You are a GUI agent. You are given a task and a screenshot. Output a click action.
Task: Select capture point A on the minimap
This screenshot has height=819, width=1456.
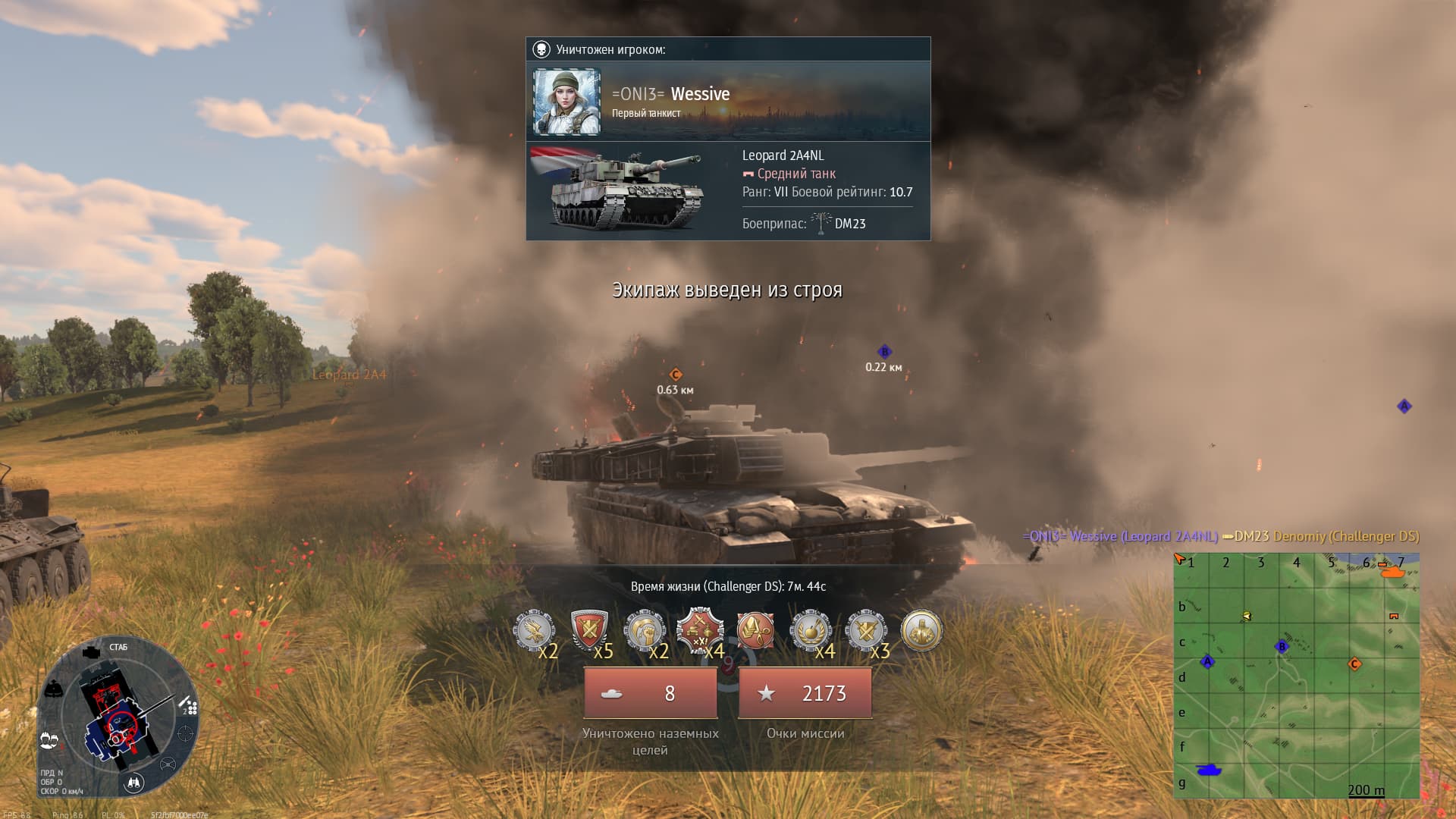point(1207,661)
